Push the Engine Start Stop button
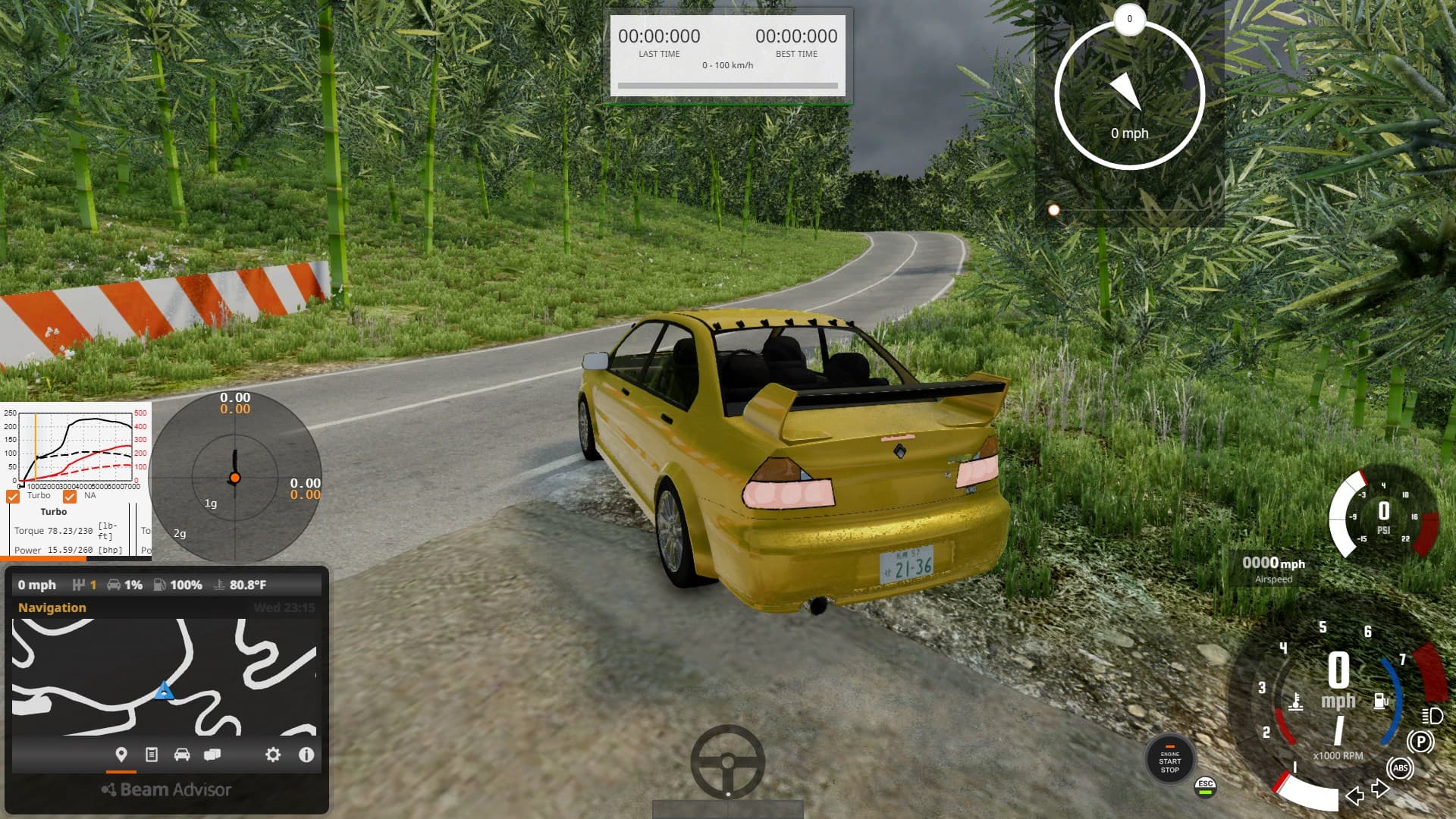Viewport: 1456px width, 819px height. (x=1169, y=760)
